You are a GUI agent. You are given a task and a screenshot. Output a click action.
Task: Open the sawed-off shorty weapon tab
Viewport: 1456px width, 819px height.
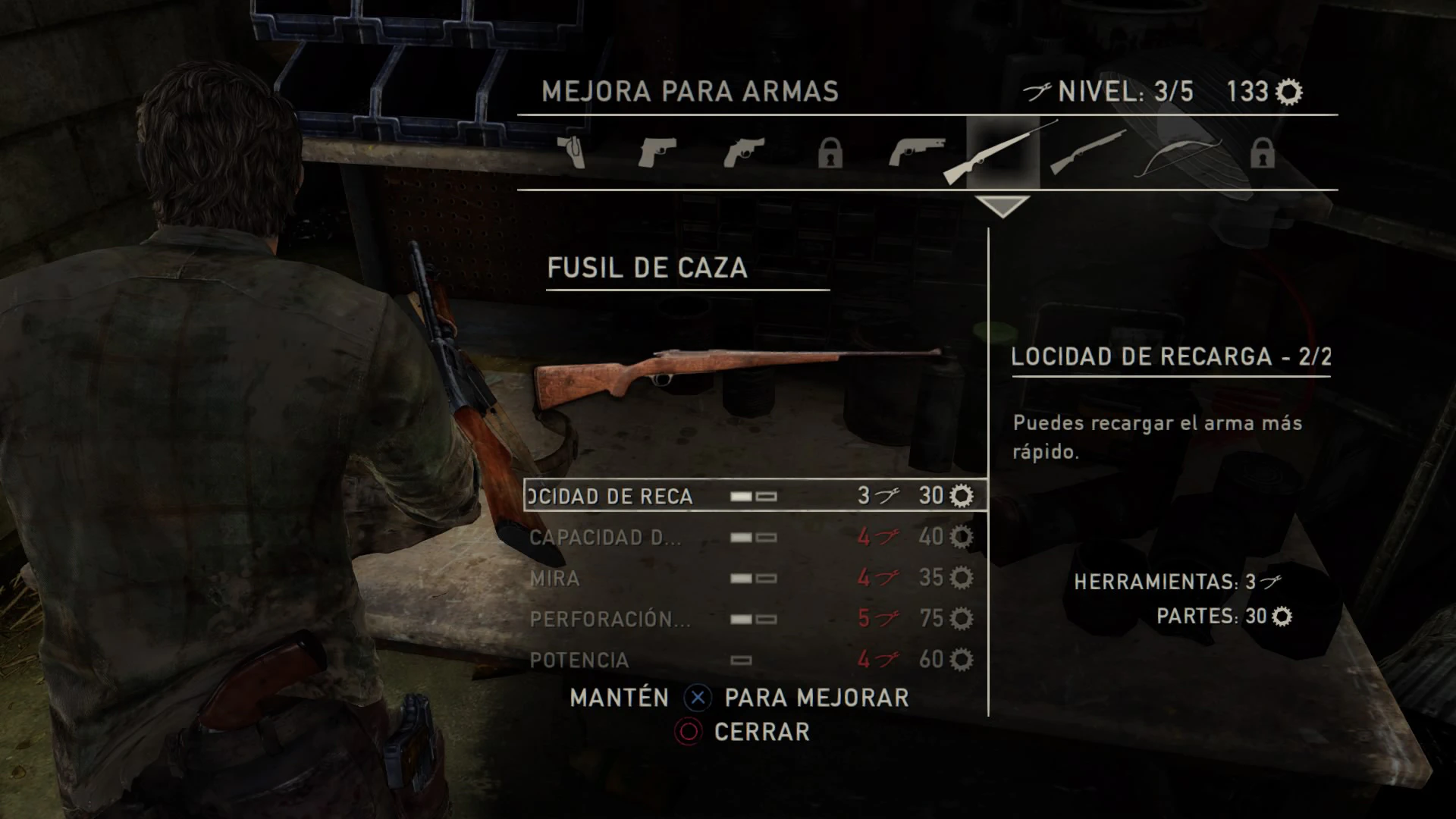coord(917,152)
